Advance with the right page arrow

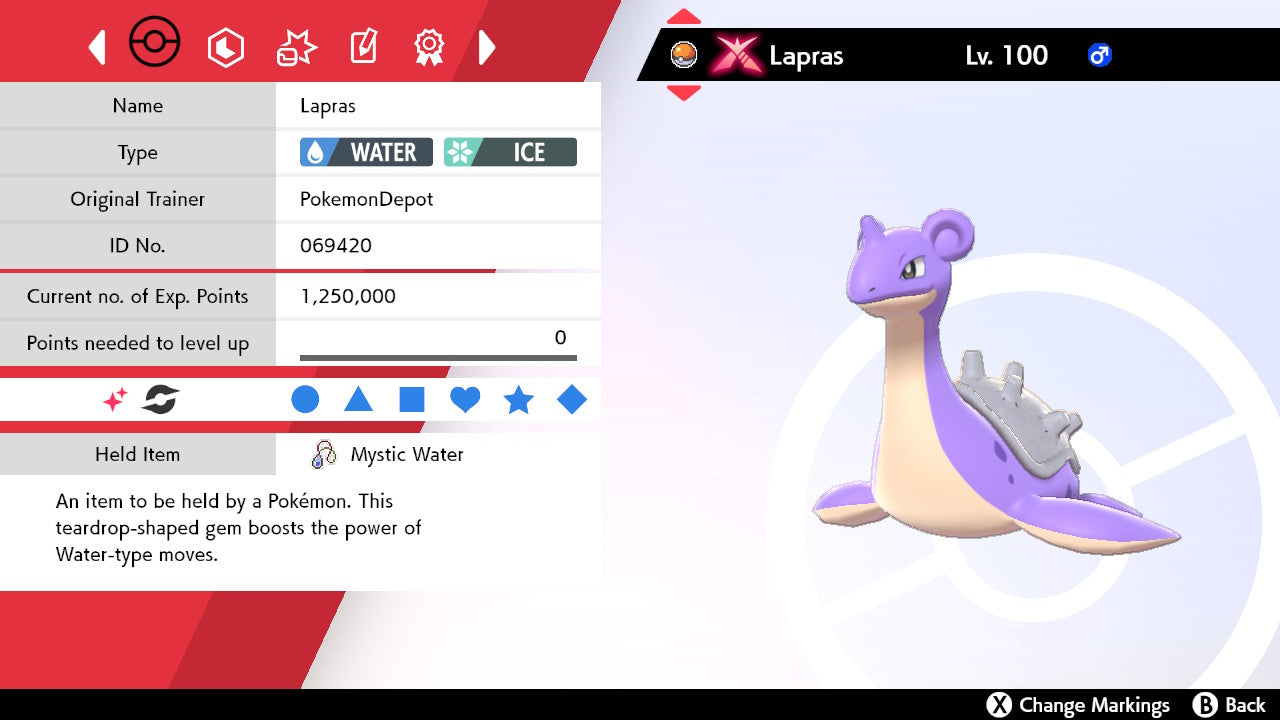pyautogui.click(x=487, y=47)
